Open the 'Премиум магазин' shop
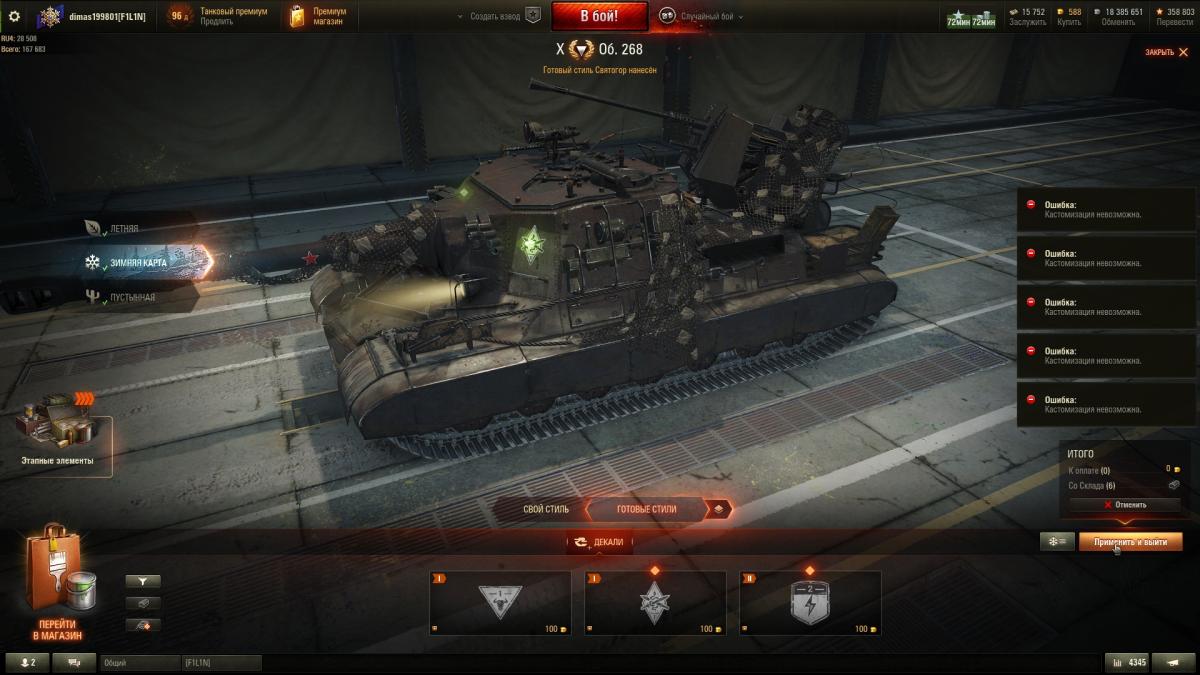The image size is (1200, 675). point(318,16)
